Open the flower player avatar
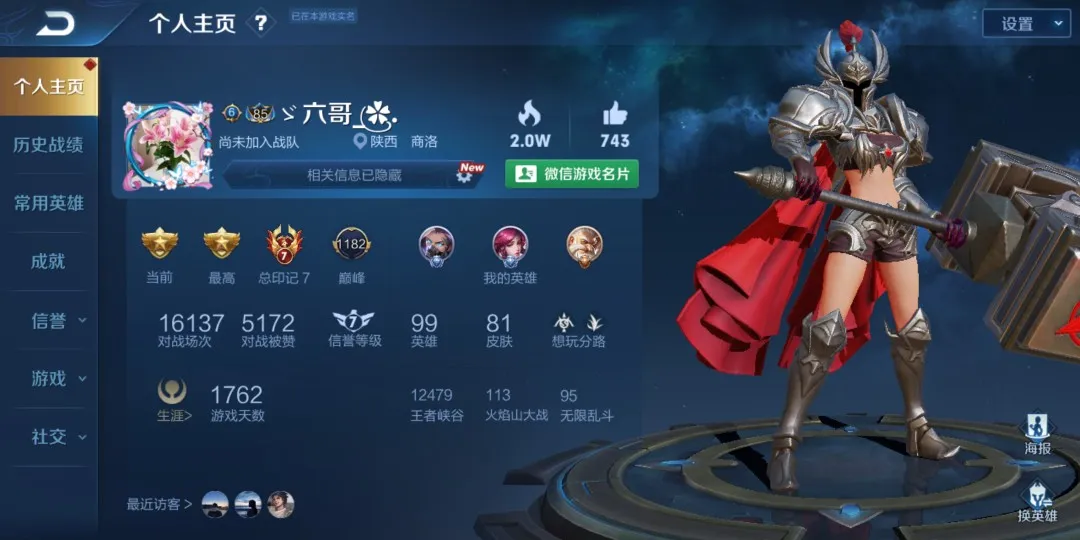 tap(167, 146)
